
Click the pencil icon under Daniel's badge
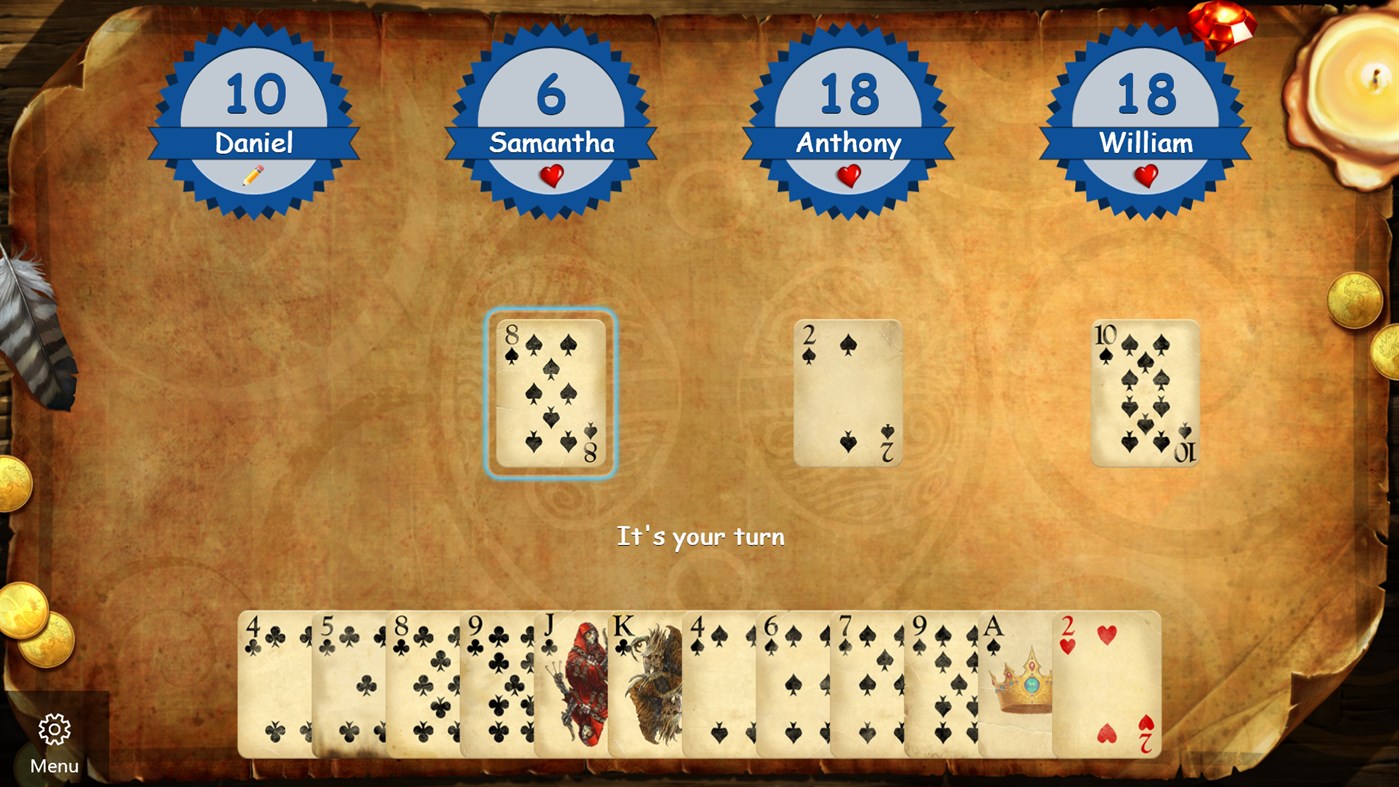click(x=254, y=176)
